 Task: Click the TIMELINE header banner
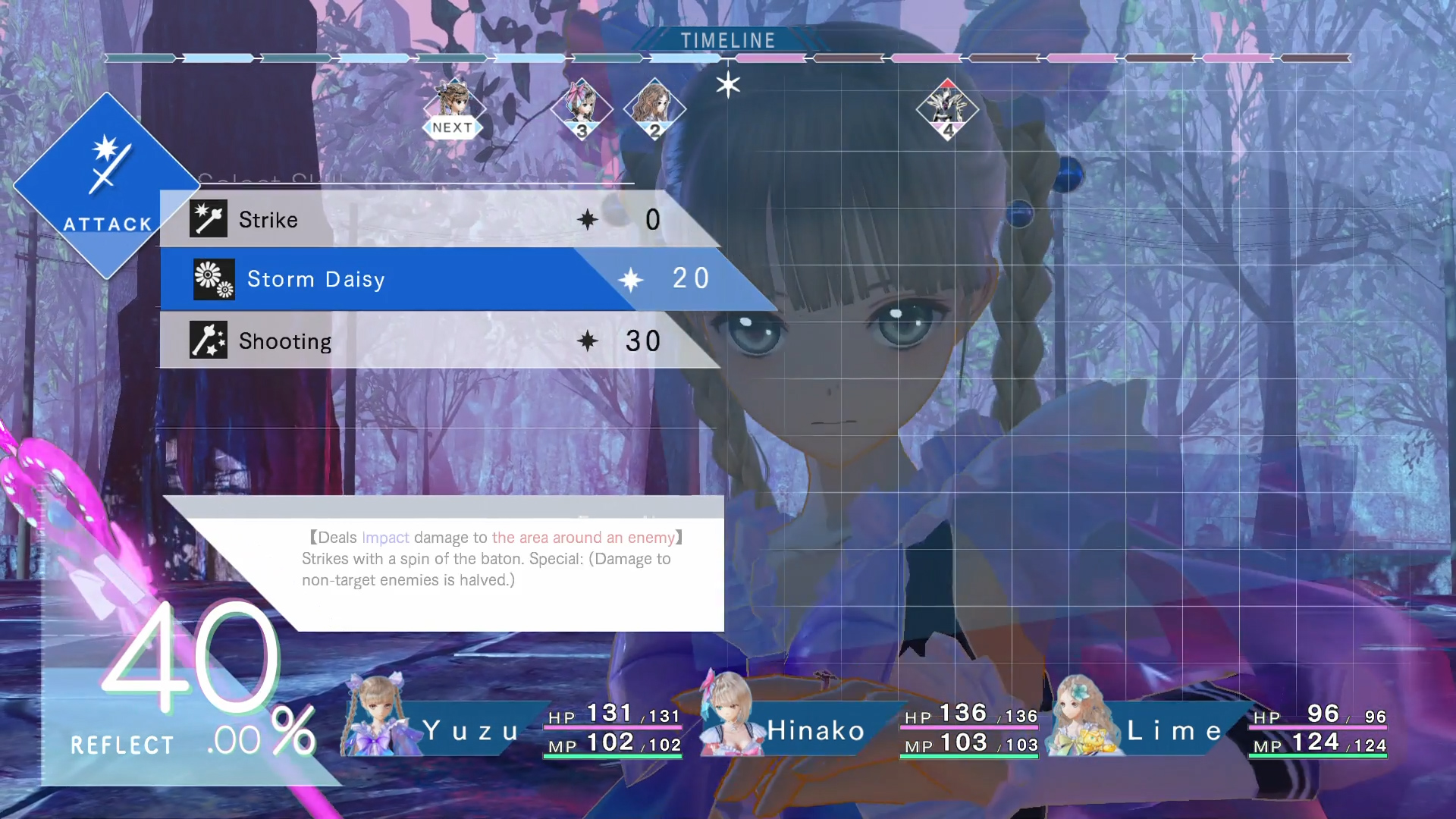click(726, 40)
